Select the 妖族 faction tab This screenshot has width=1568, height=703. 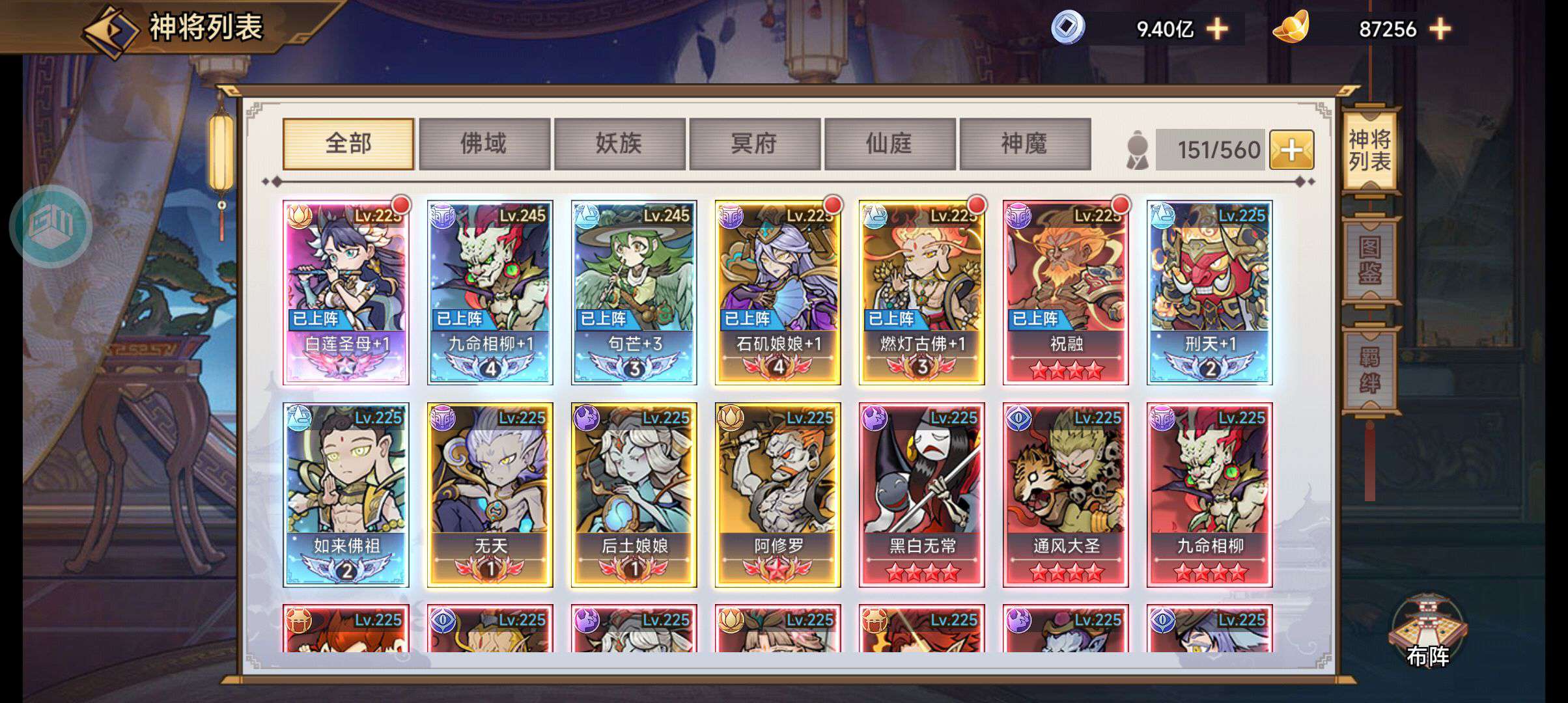[619, 144]
